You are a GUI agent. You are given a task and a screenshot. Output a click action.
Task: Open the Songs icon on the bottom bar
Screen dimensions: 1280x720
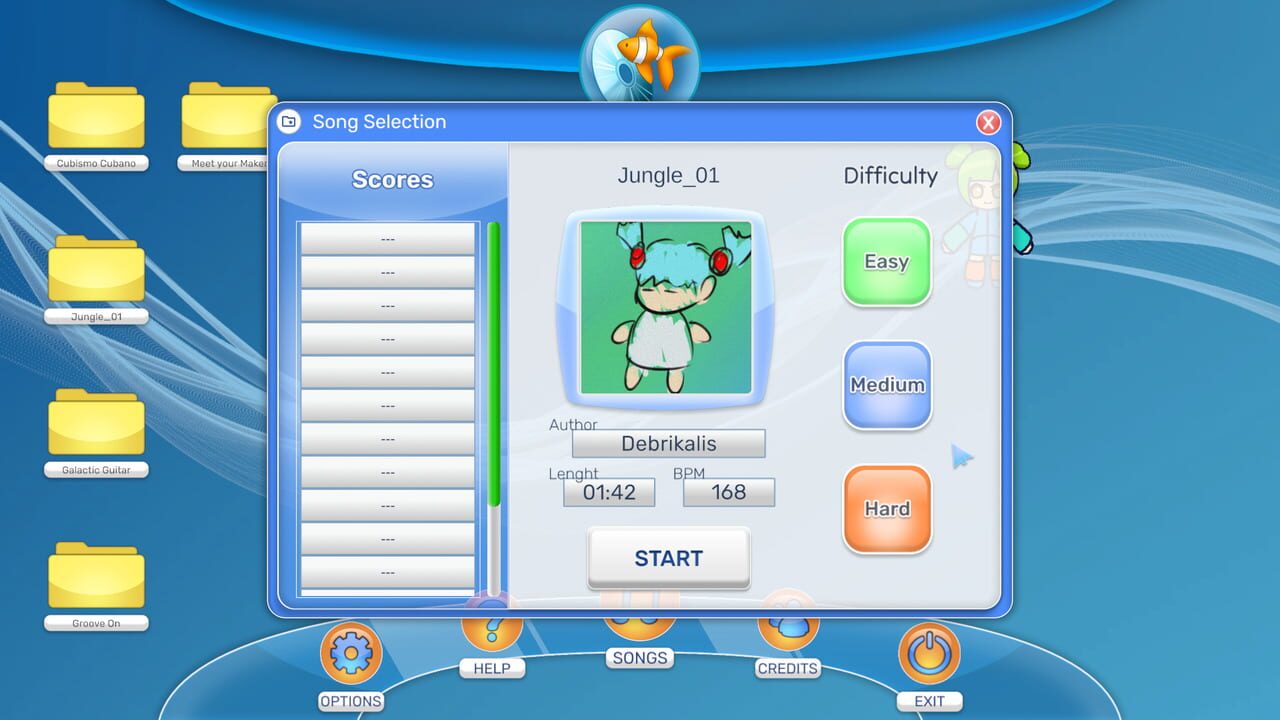pyautogui.click(x=640, y=625)
